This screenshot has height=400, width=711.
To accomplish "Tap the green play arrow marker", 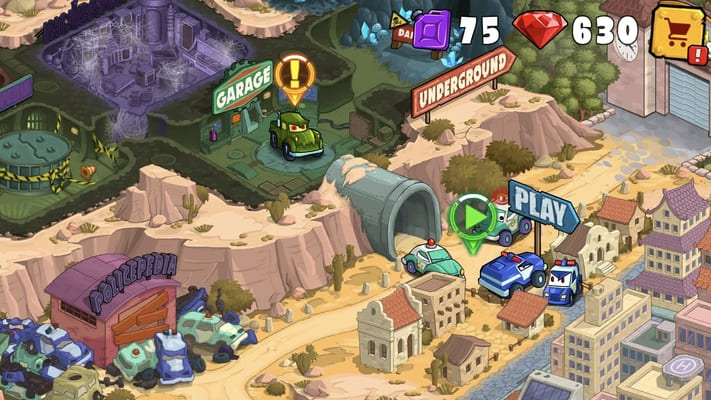I will [471, 216].
